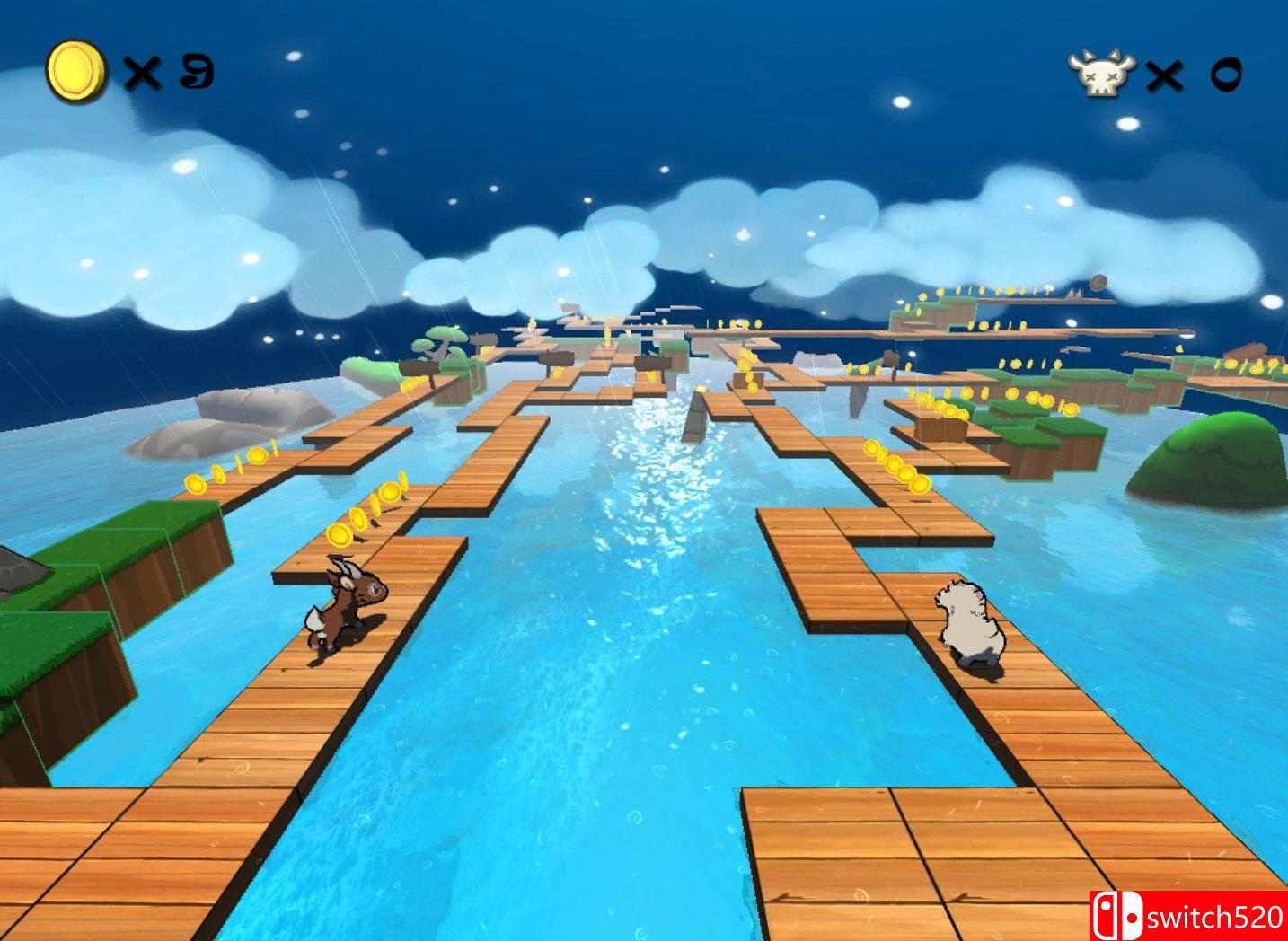Click the goat skull death counter icon
Image resolution: width=1288 pixels, height=941 pixels.
tap(1099, 72)
